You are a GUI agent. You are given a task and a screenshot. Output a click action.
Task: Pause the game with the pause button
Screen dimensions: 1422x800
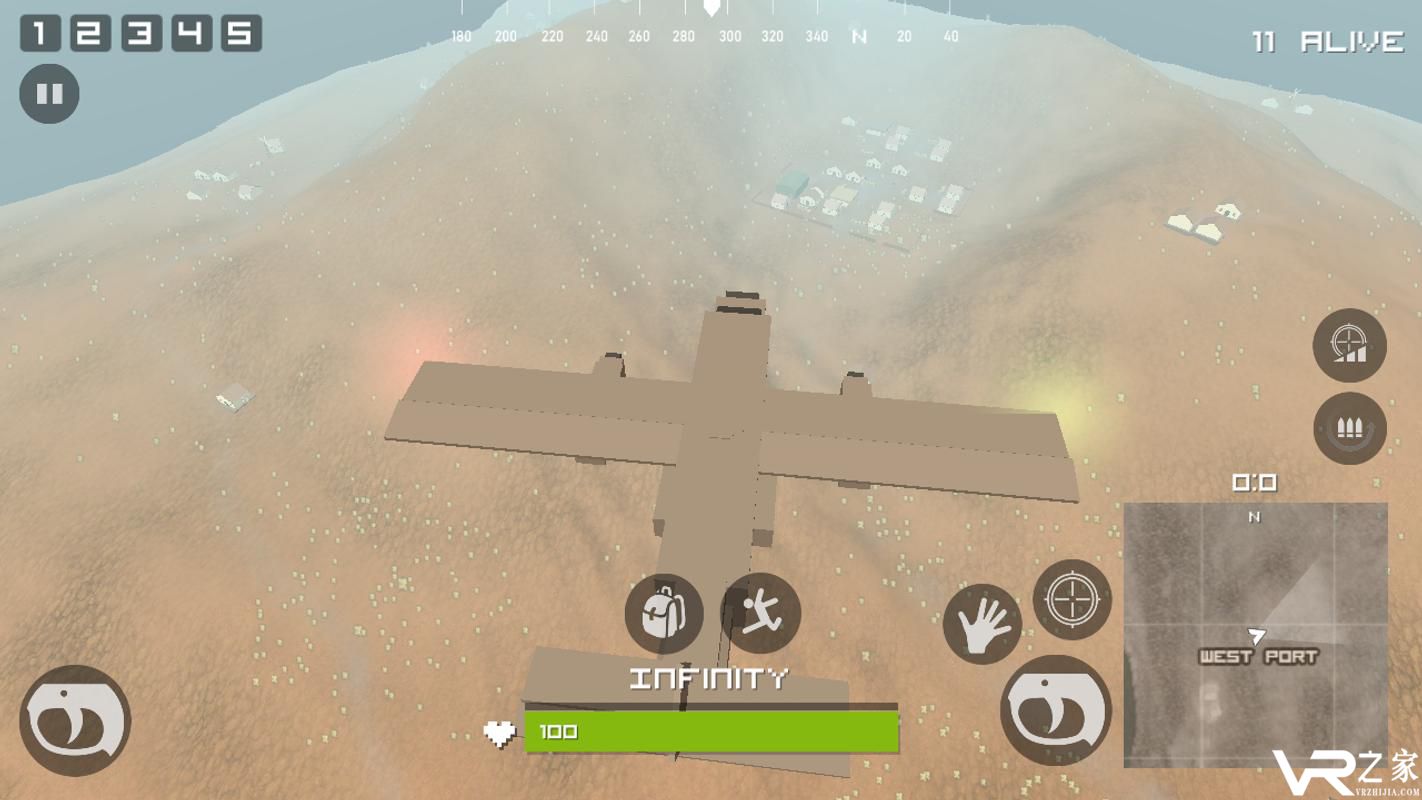(49, 94)
